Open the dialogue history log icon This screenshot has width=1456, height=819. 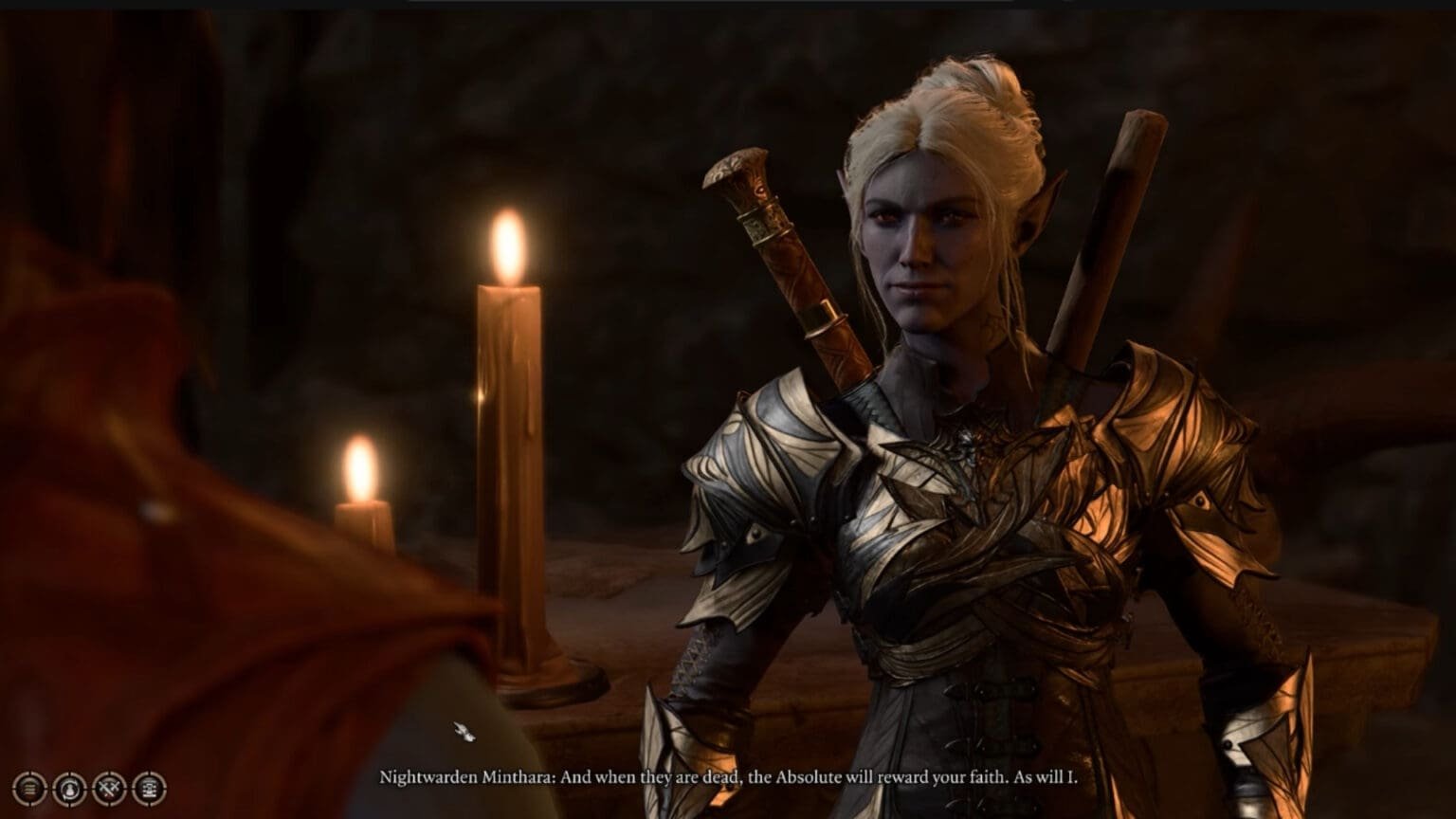tap(28, 788)
